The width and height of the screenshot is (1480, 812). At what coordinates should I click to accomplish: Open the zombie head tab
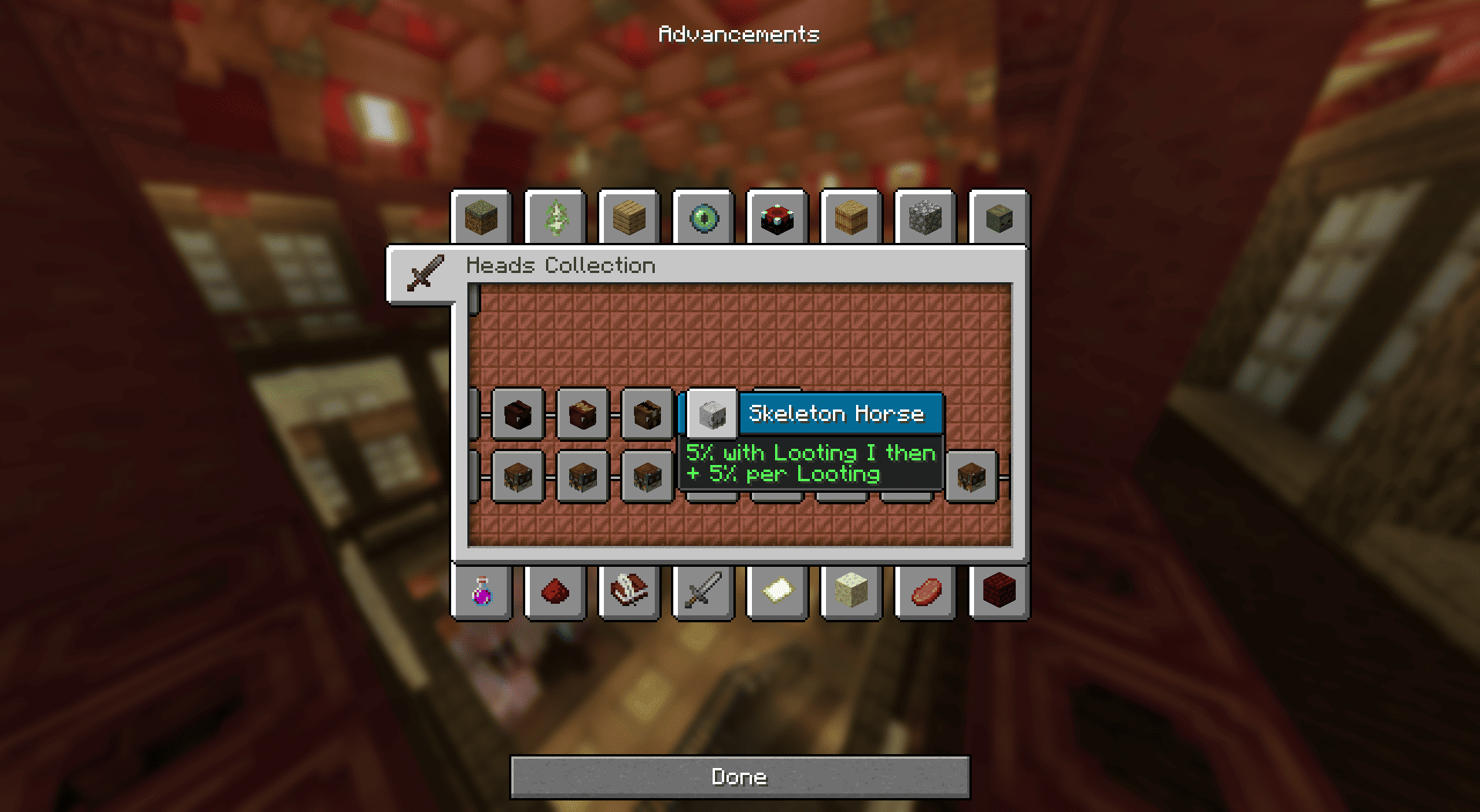pyautogui.click(x=1000, y=218)
